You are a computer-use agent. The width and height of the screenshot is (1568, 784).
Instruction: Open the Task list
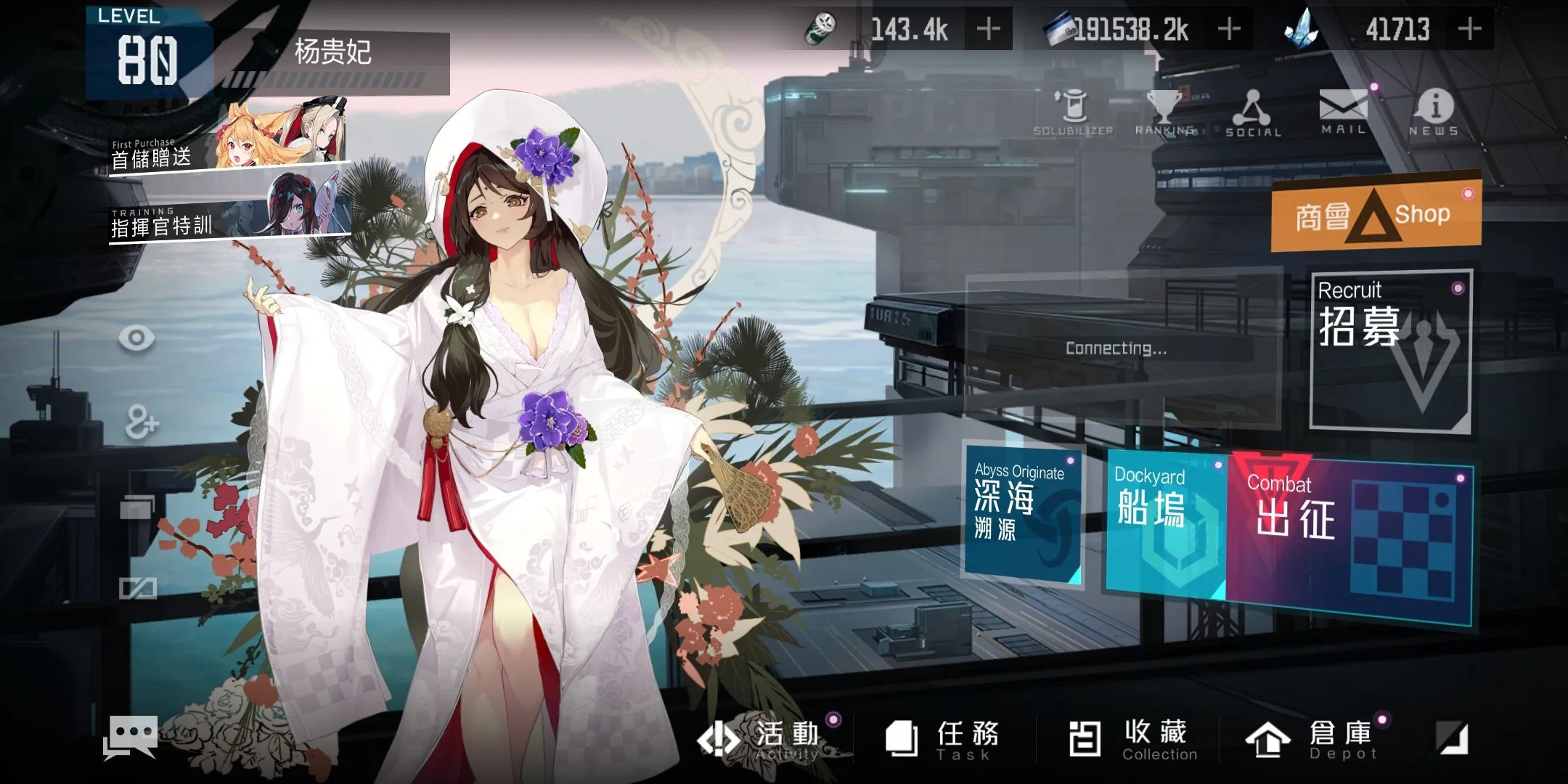(x=944, y=739)
